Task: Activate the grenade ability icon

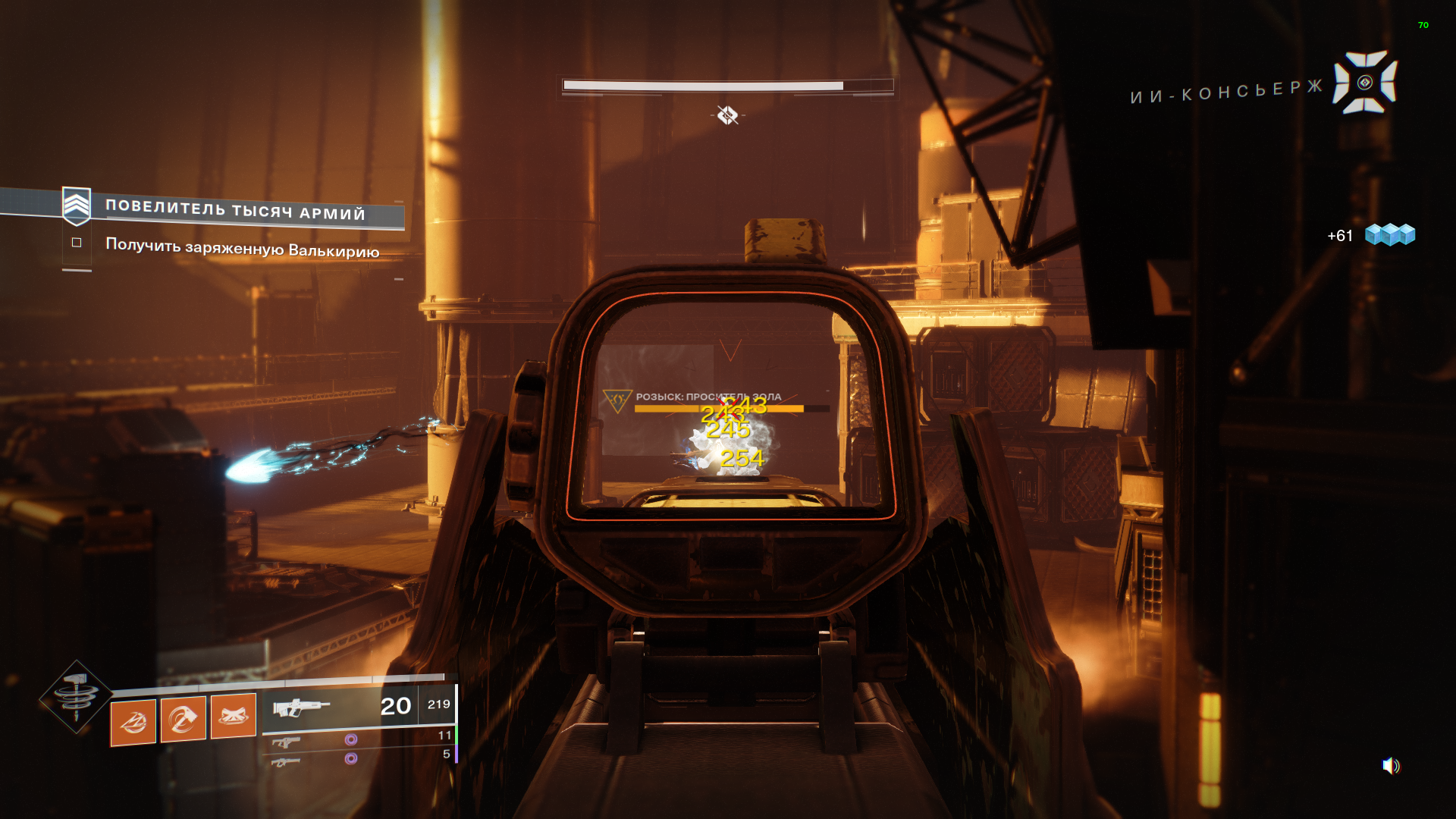Action: click(x=133, y=721)
